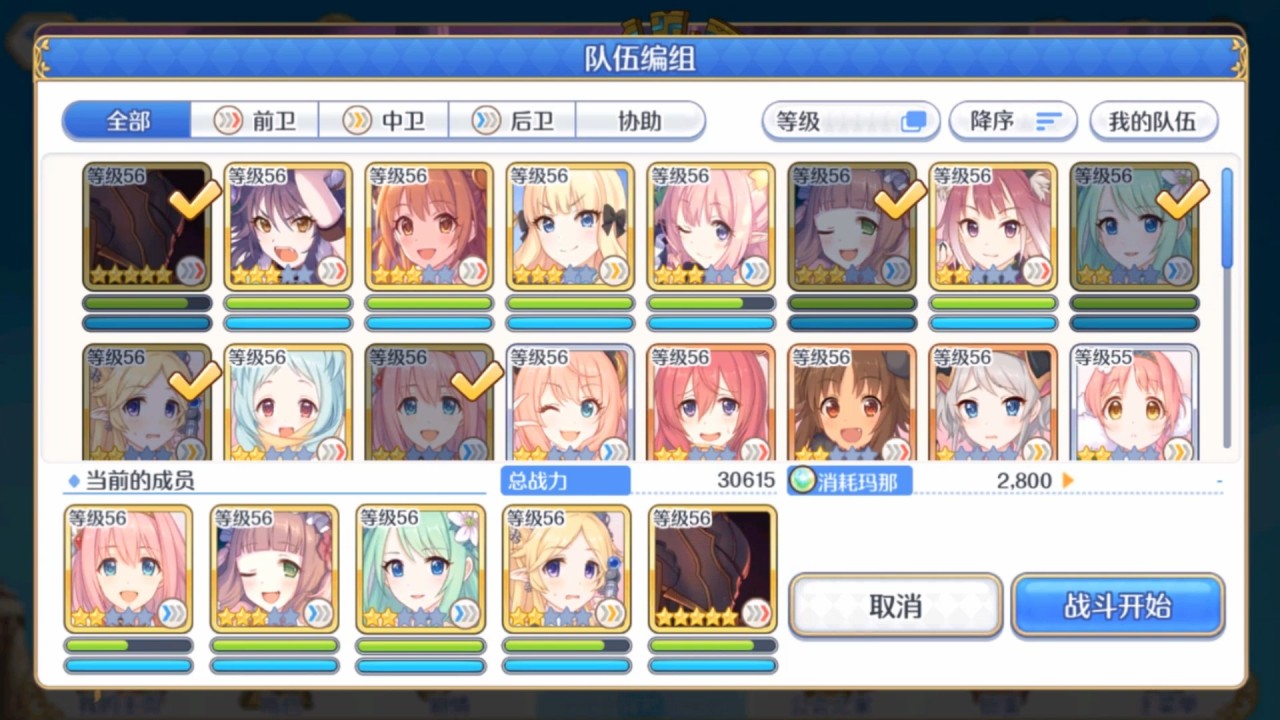Select the 协助 tab
This screenshot has width=1280, height=720.
(640, 121)
